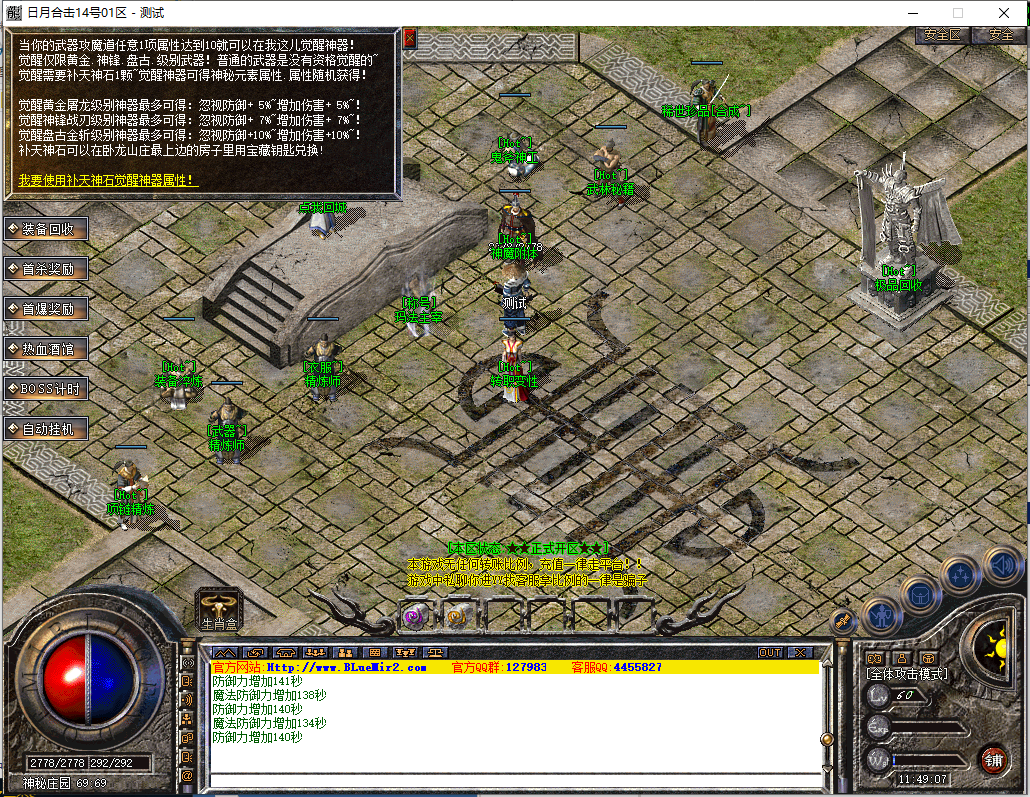The image size is (1030, 797).
Task: Activate the 自动挂机 auto-battle button
Action: (x=47, y=429)
